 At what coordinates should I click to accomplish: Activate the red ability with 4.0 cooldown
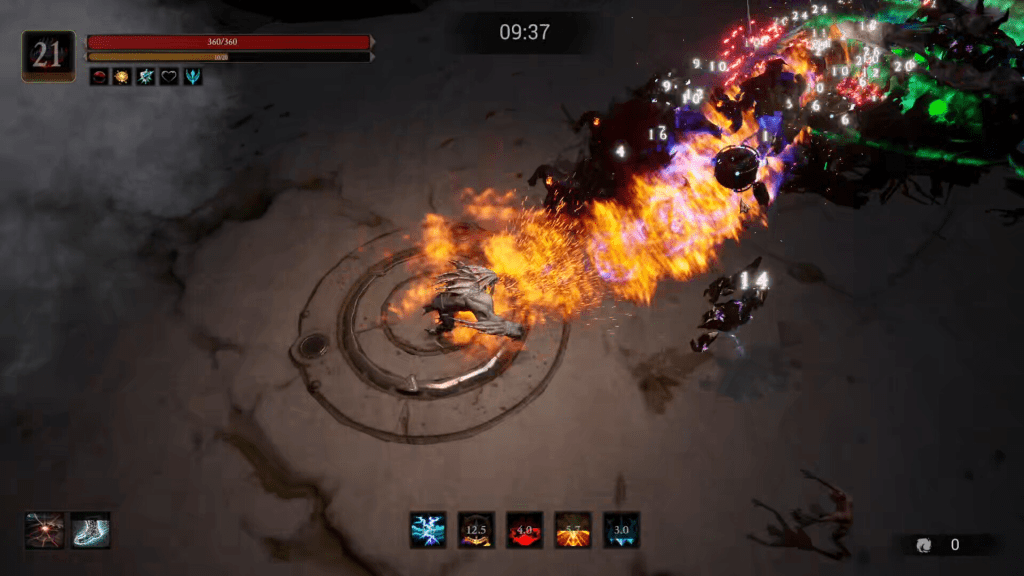tap(525, 530)
